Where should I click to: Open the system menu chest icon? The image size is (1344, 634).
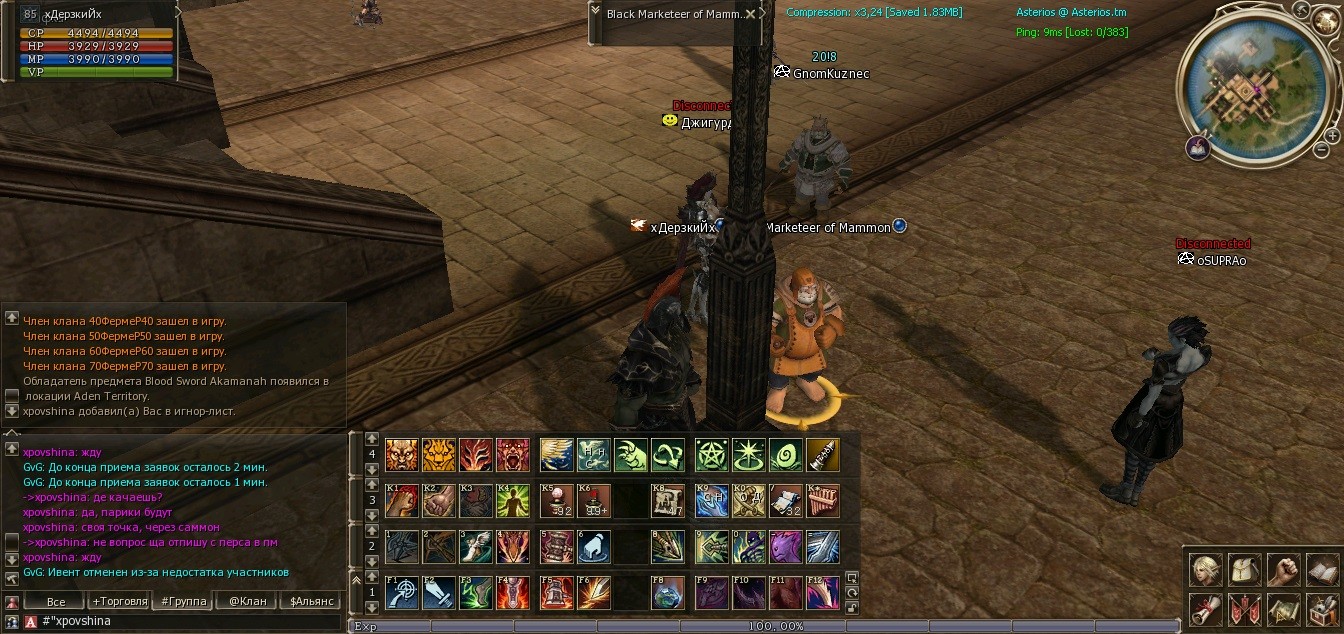point(1322,608)
